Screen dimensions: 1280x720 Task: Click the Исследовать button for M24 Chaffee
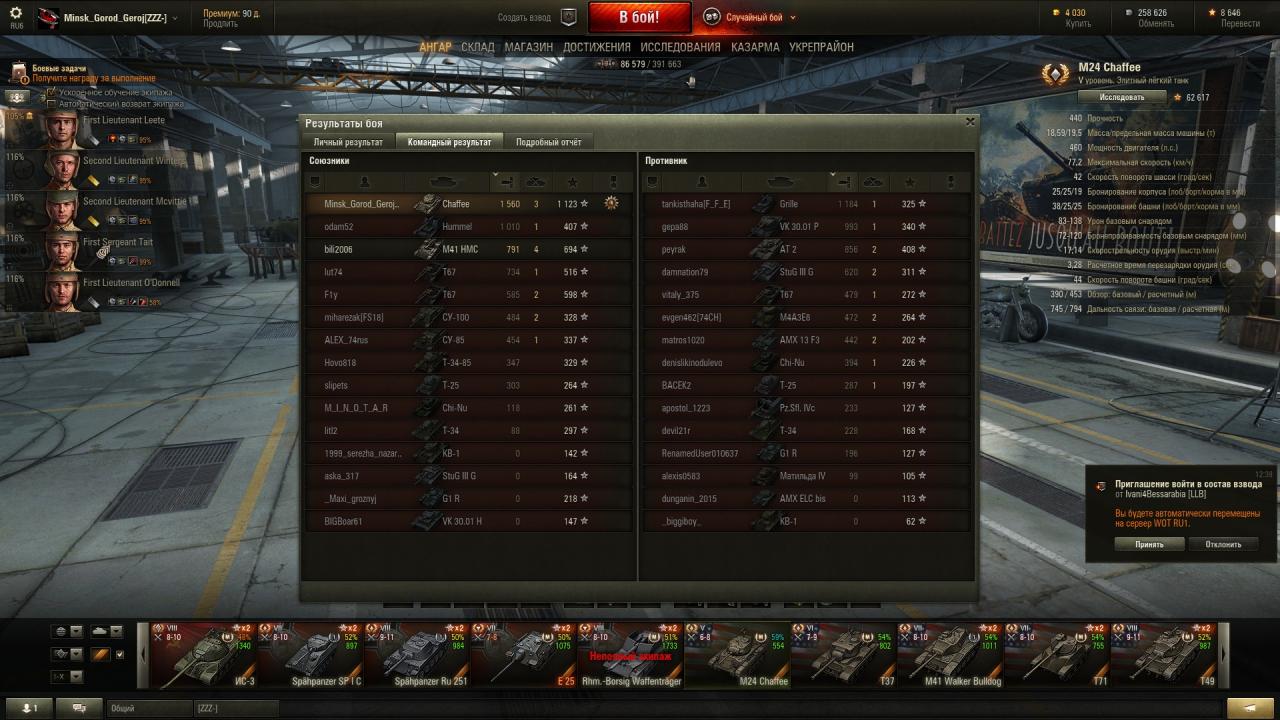point(1121,97)
